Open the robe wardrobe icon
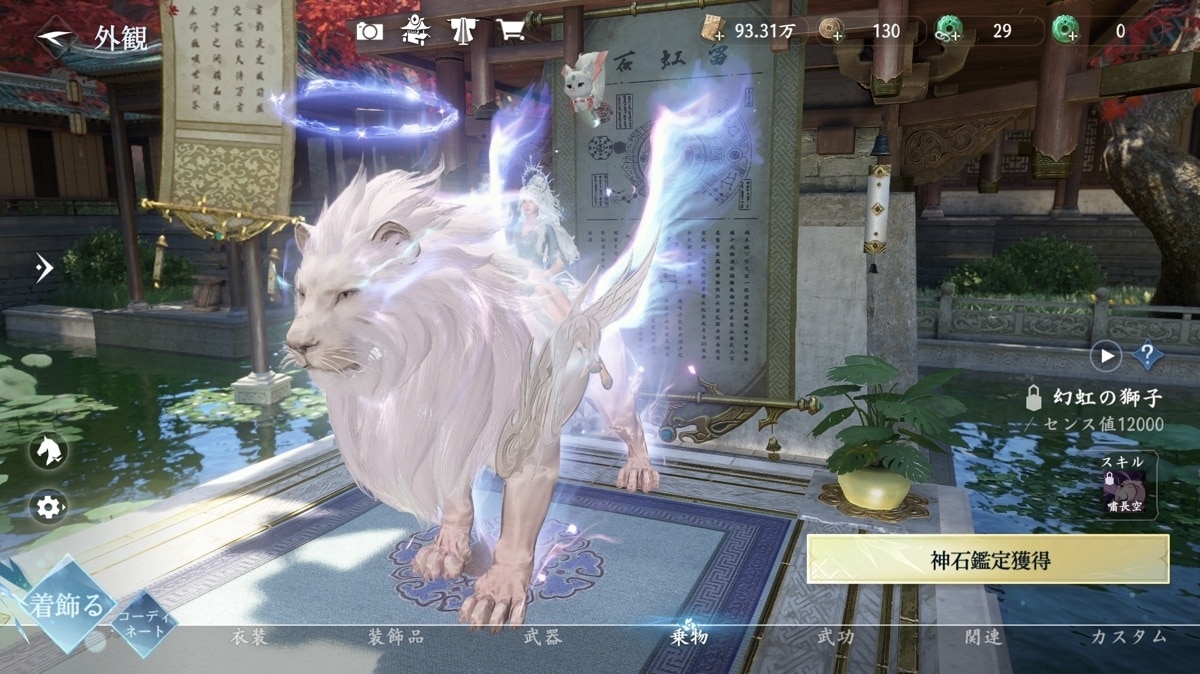 coord(463,31)
